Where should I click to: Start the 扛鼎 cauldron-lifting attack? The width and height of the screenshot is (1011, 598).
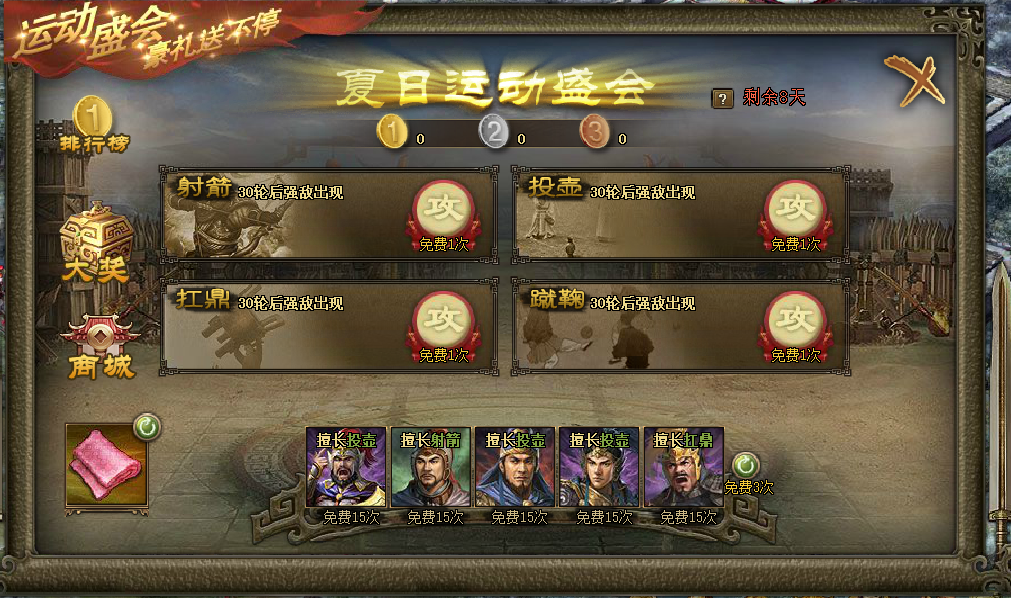444,320
